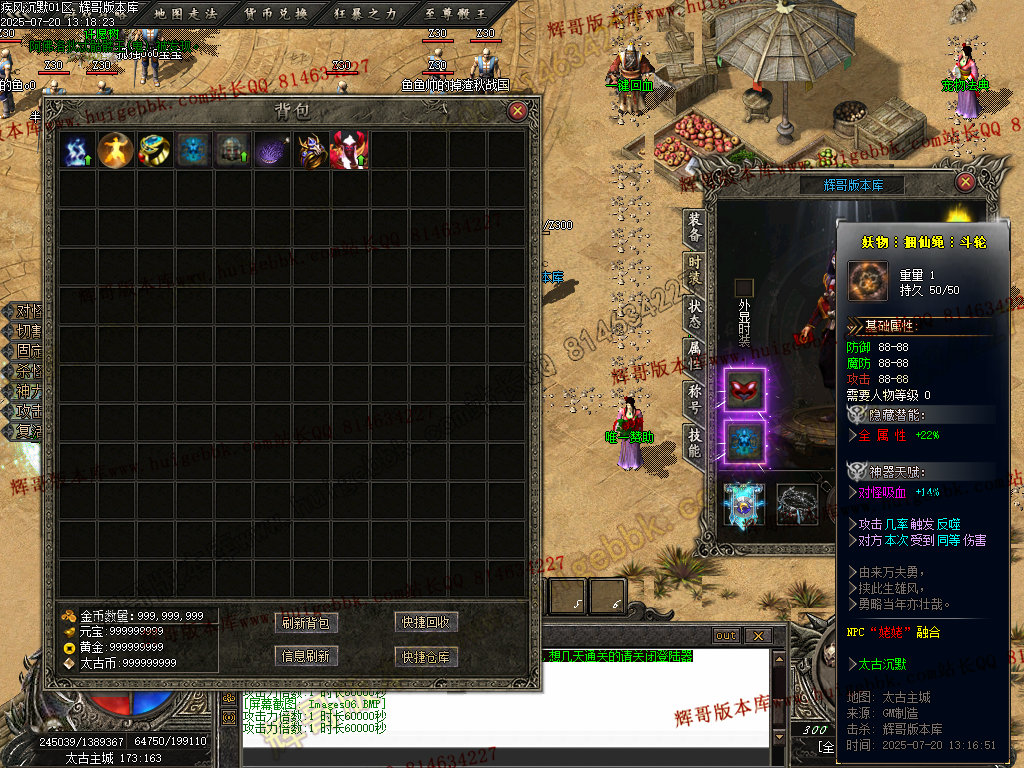
Task: Click the 快捷回收 quick recycle button
Action: pos(427,623)
